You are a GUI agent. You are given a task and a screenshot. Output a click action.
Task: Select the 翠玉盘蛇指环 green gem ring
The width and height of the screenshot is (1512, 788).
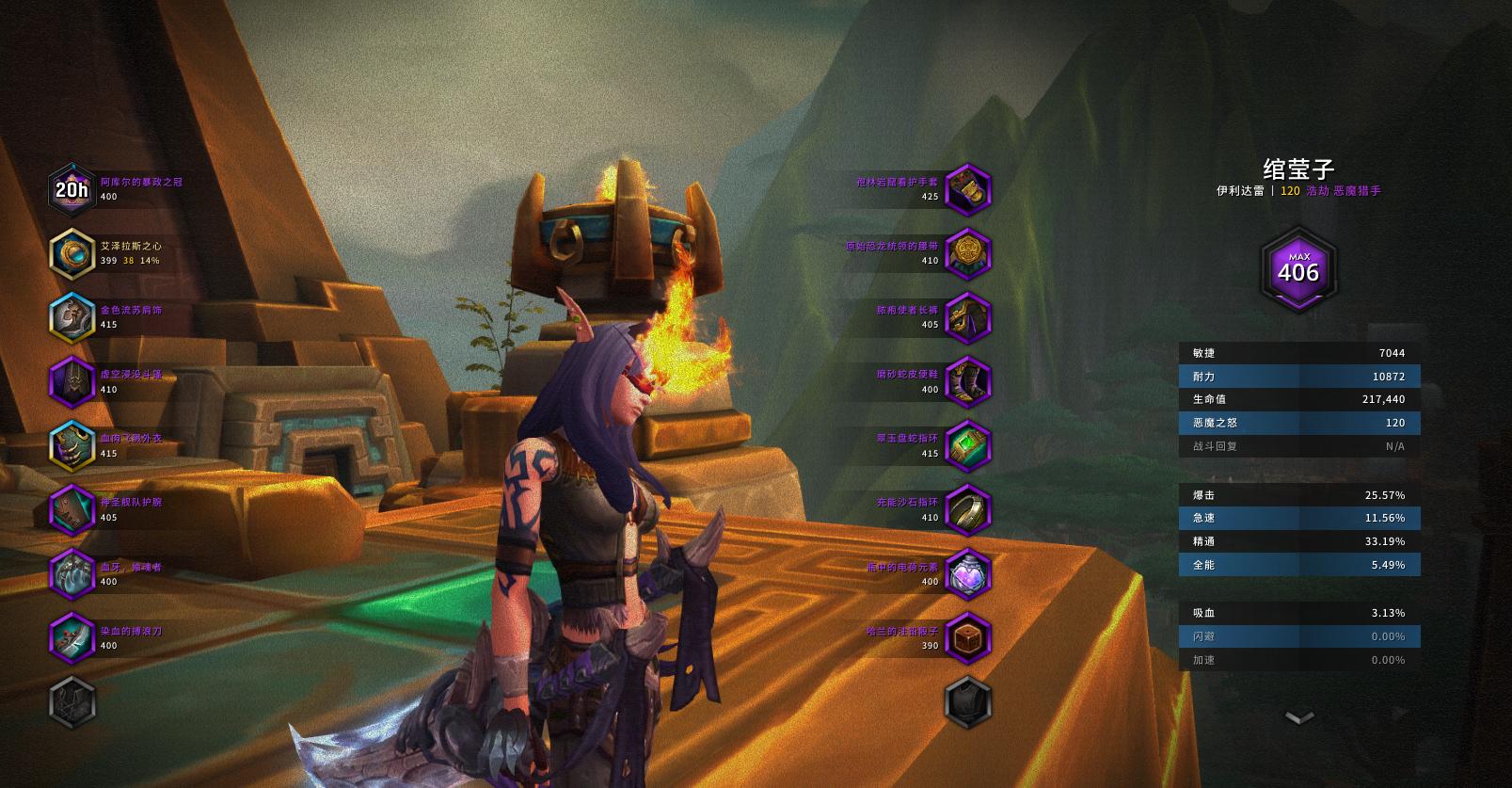(x=967, y=446)
